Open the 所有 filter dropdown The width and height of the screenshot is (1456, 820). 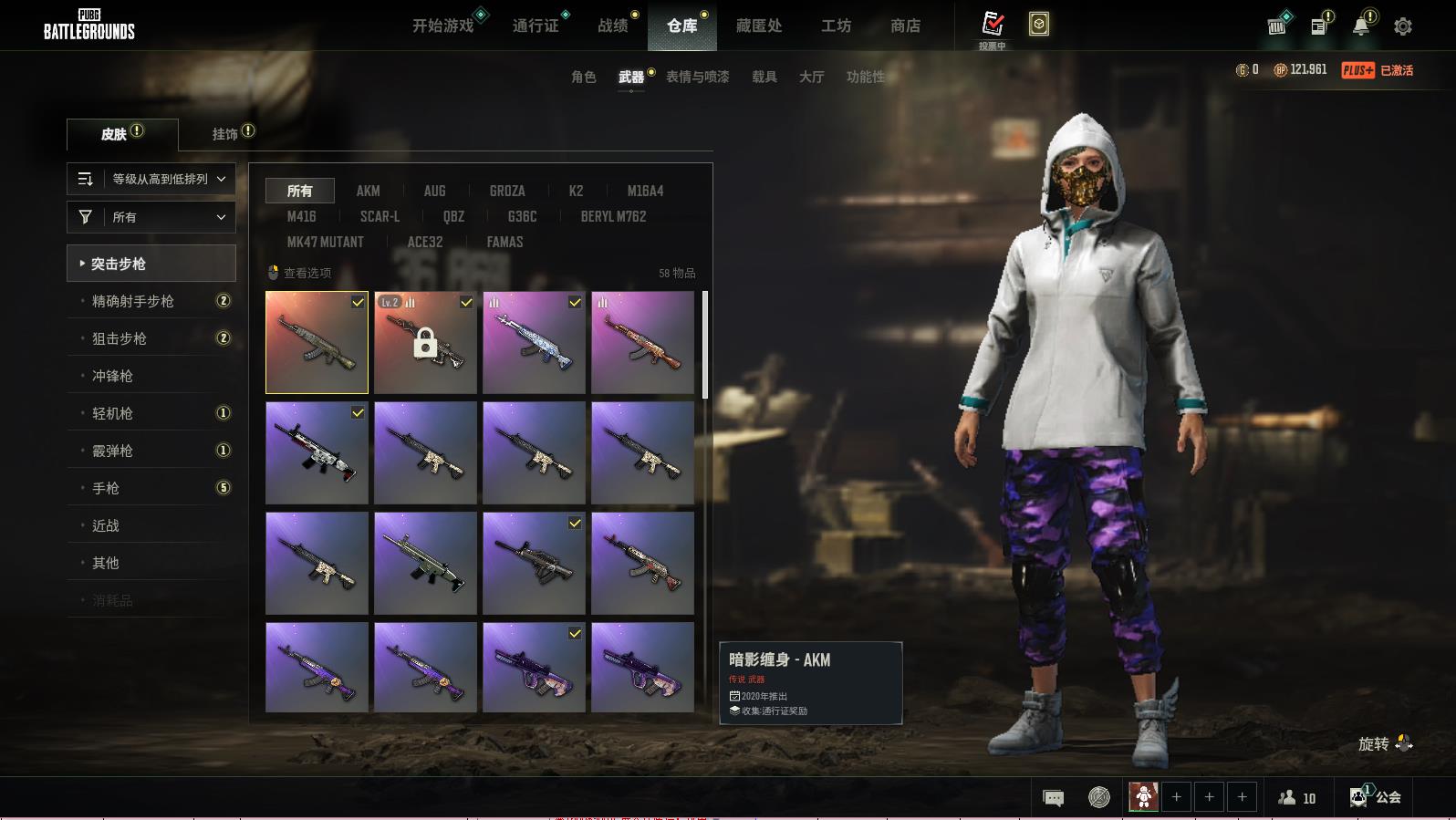click(151, 217)
